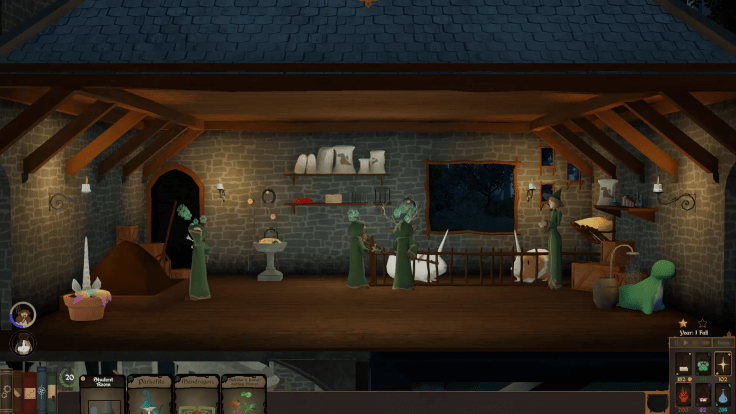The width and height of the screenshot is (736, 414).
Task: Select the carnivorous flower card
Action: click(243, 395)
